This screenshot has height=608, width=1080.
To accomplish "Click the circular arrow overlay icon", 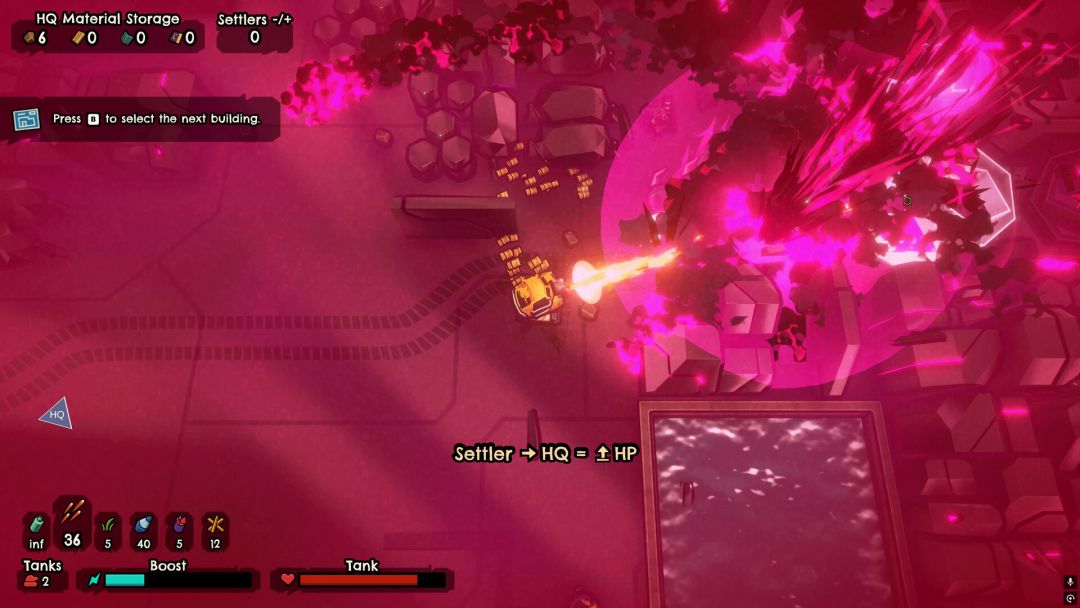I will [x=1070, y=598].
